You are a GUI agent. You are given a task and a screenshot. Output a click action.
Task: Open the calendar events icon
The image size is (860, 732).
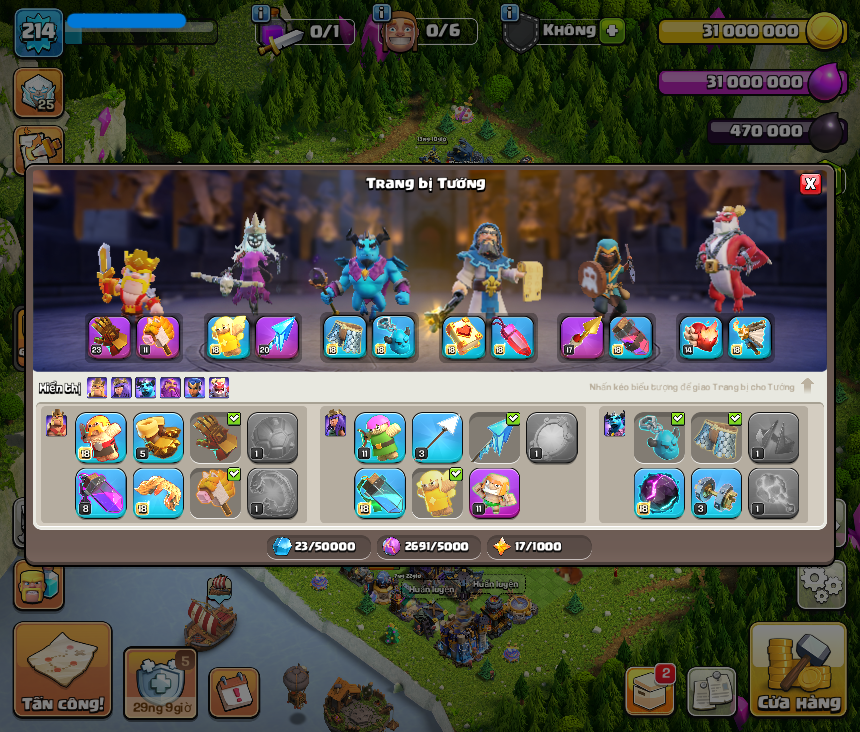pos(234,692)
